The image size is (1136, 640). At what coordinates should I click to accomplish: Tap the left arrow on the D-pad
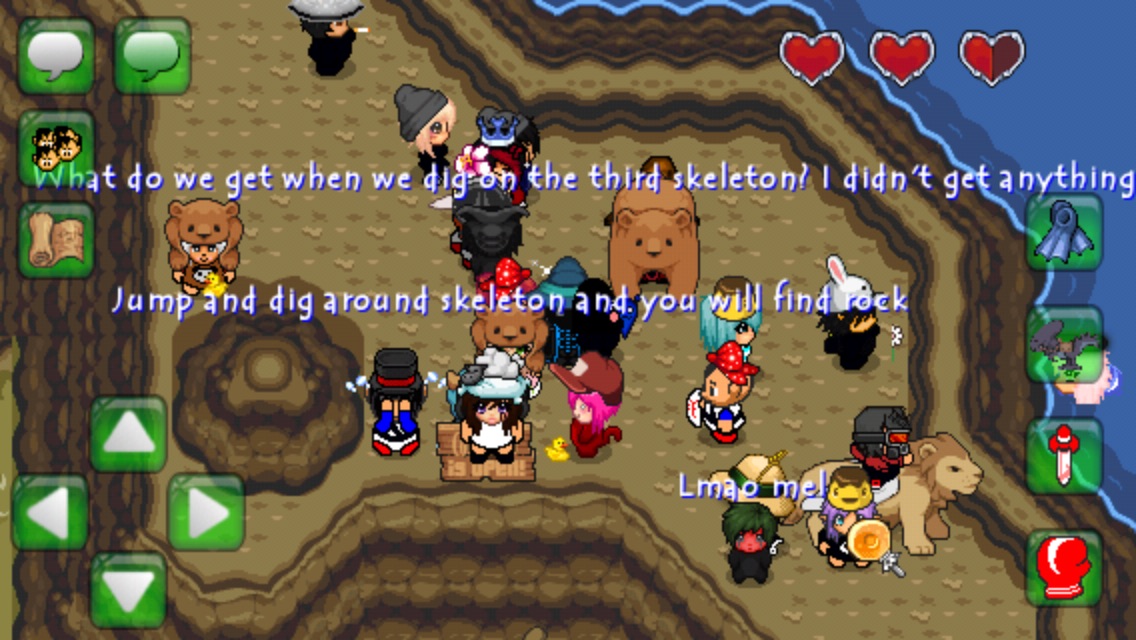tap(50, 512)
